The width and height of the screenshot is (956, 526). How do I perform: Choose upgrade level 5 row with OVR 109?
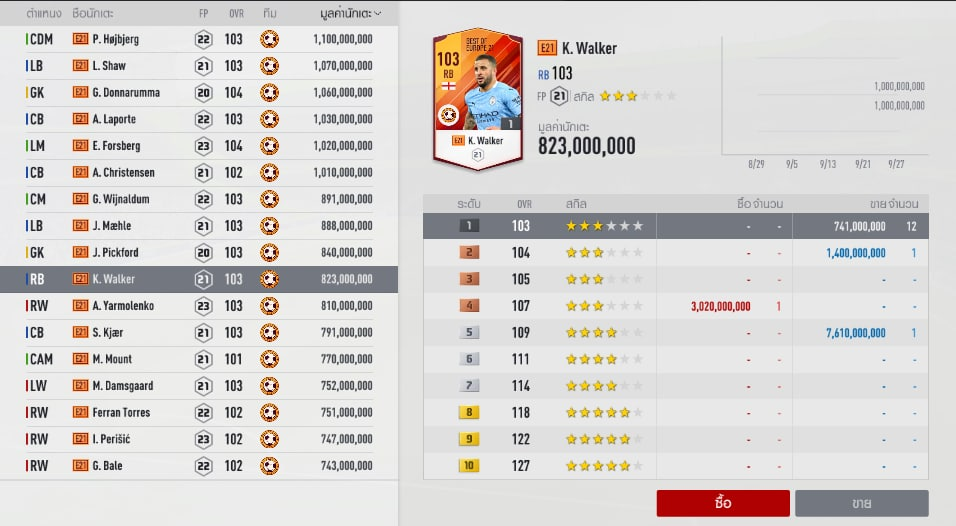coord(675,332)
